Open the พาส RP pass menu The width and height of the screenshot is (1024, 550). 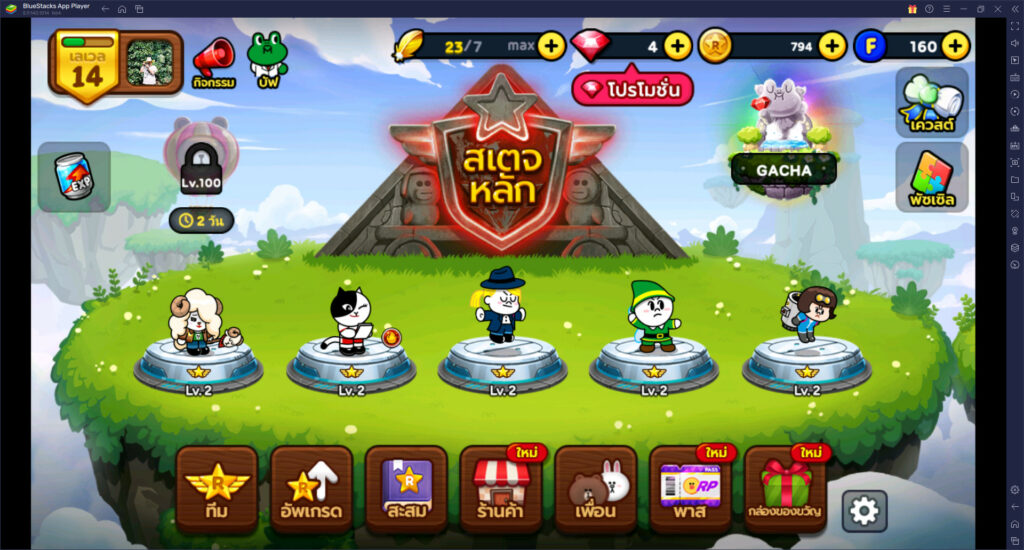coord(690,489)
